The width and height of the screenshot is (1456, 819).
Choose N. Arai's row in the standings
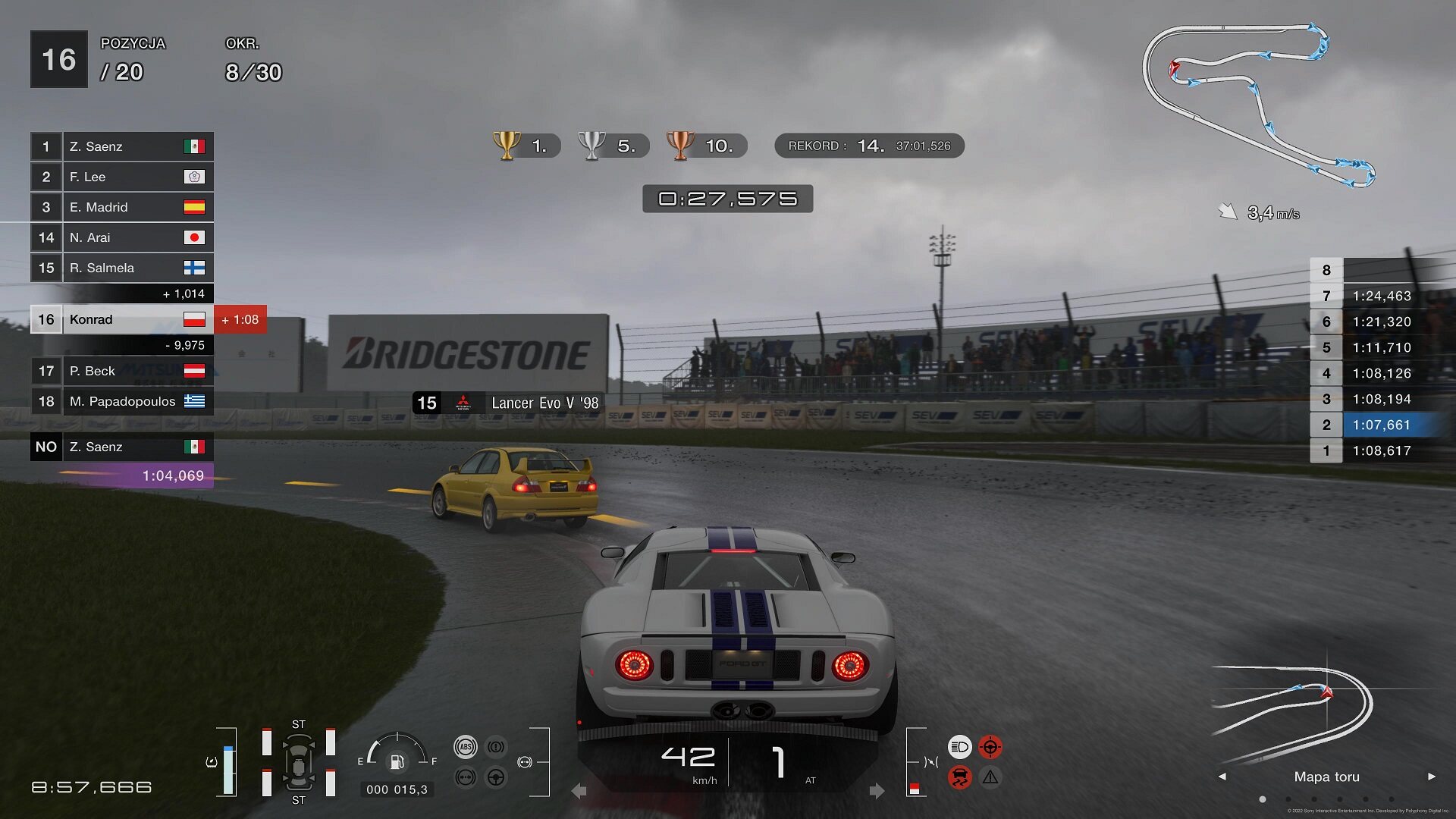coord(121,237)
